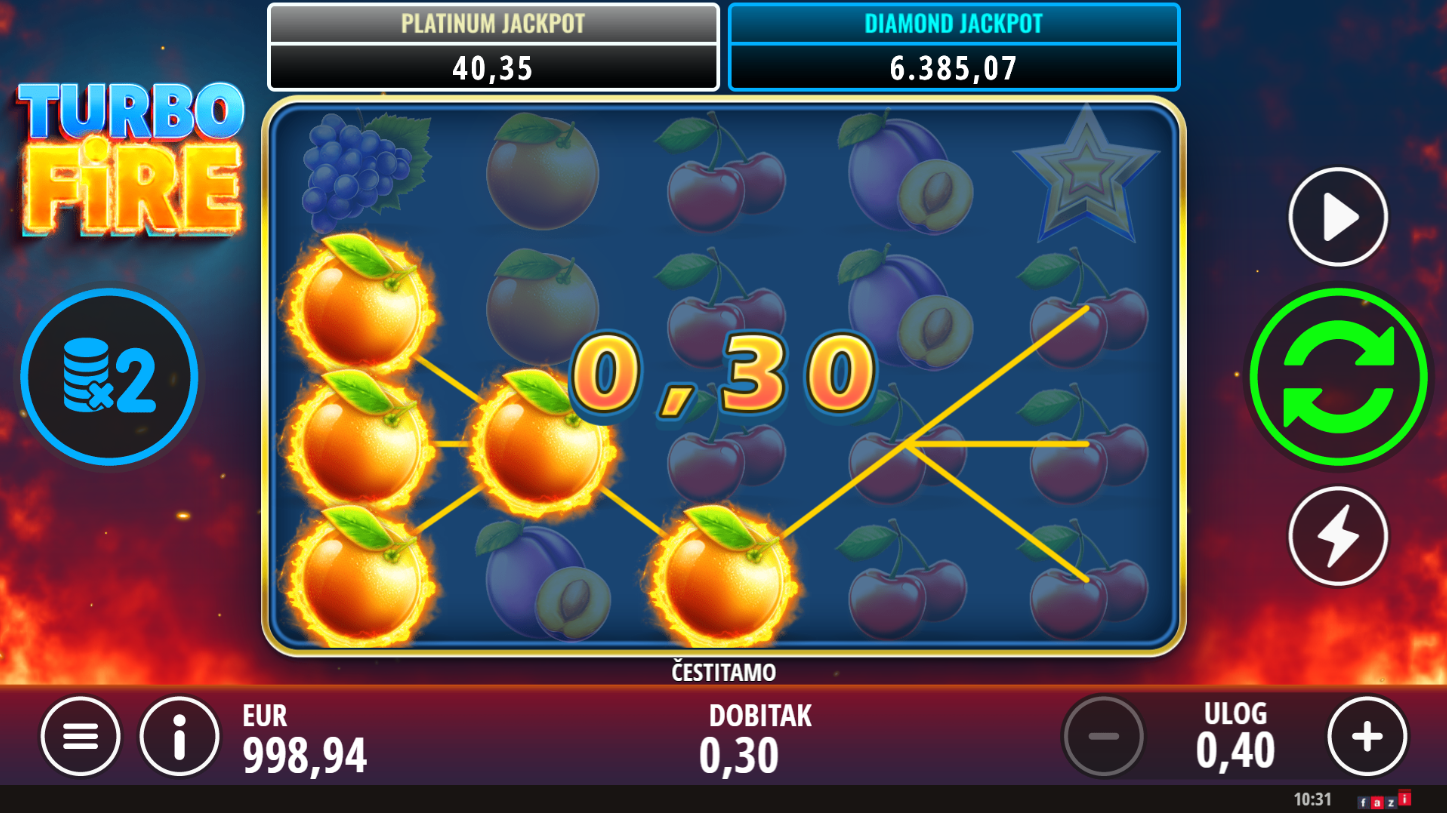
Task: Spin the reels with the green button
Action: (1338, 376)
